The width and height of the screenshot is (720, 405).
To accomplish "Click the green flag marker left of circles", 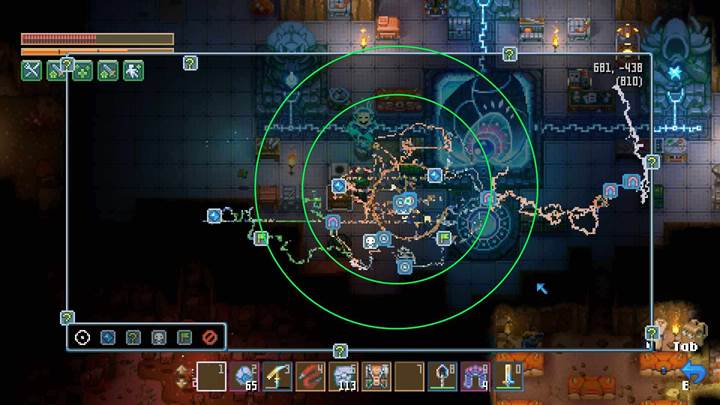I will [261, 238].
